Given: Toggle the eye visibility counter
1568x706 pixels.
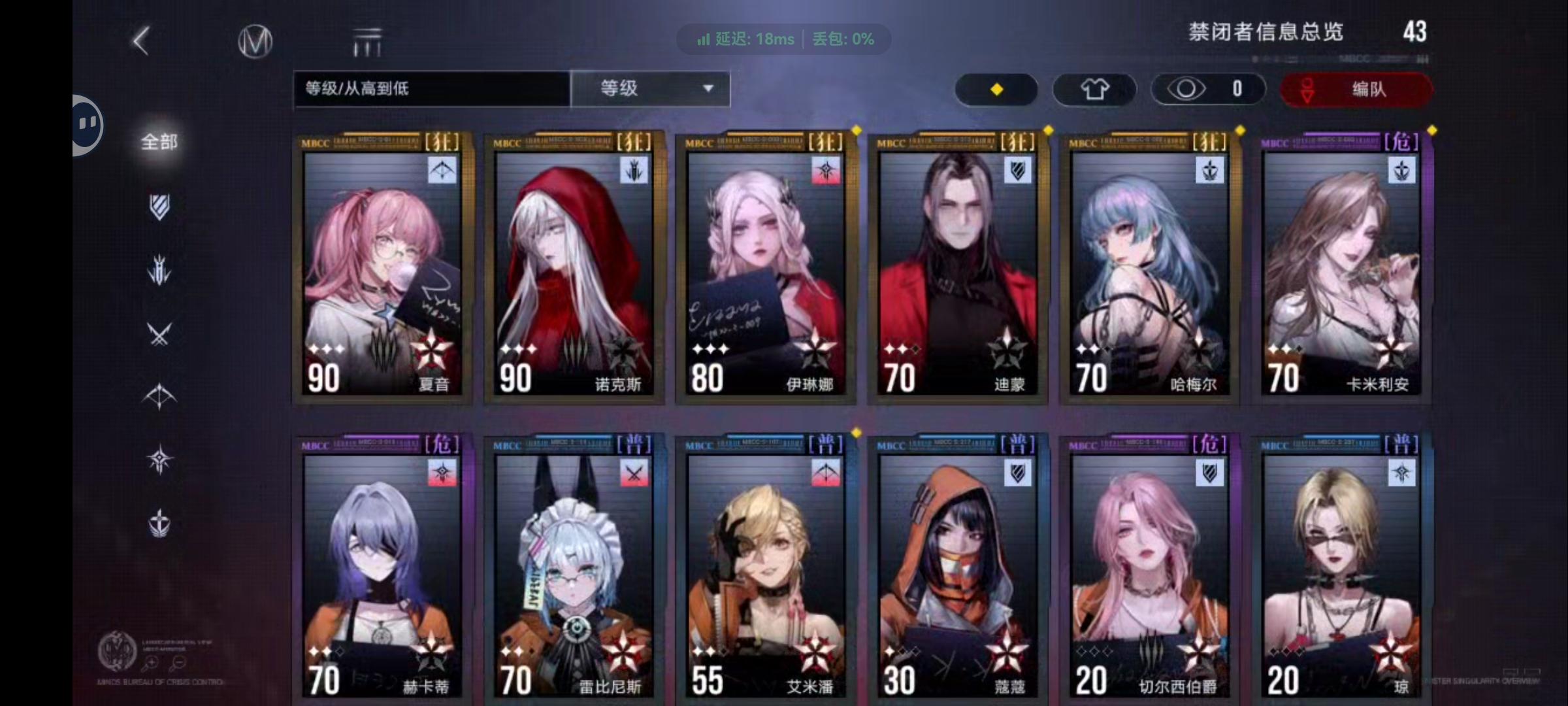Looking at the screenshot, I should tap(1207, 89).
